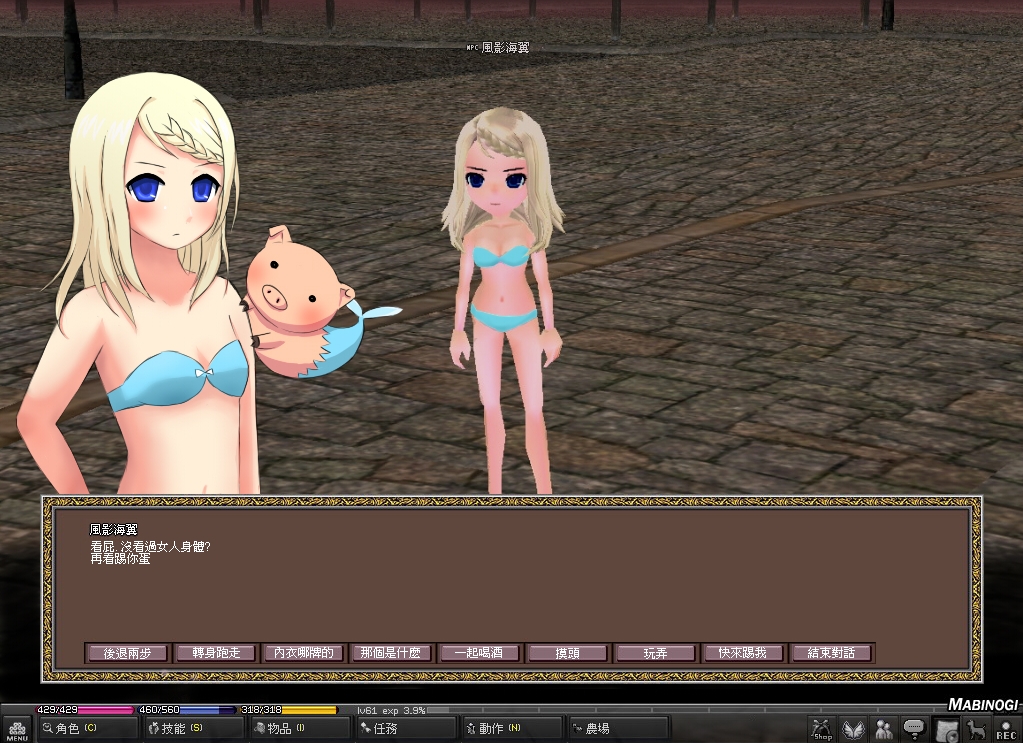Open the chat speech bubble icon
1023x743 pixels.
913,730
